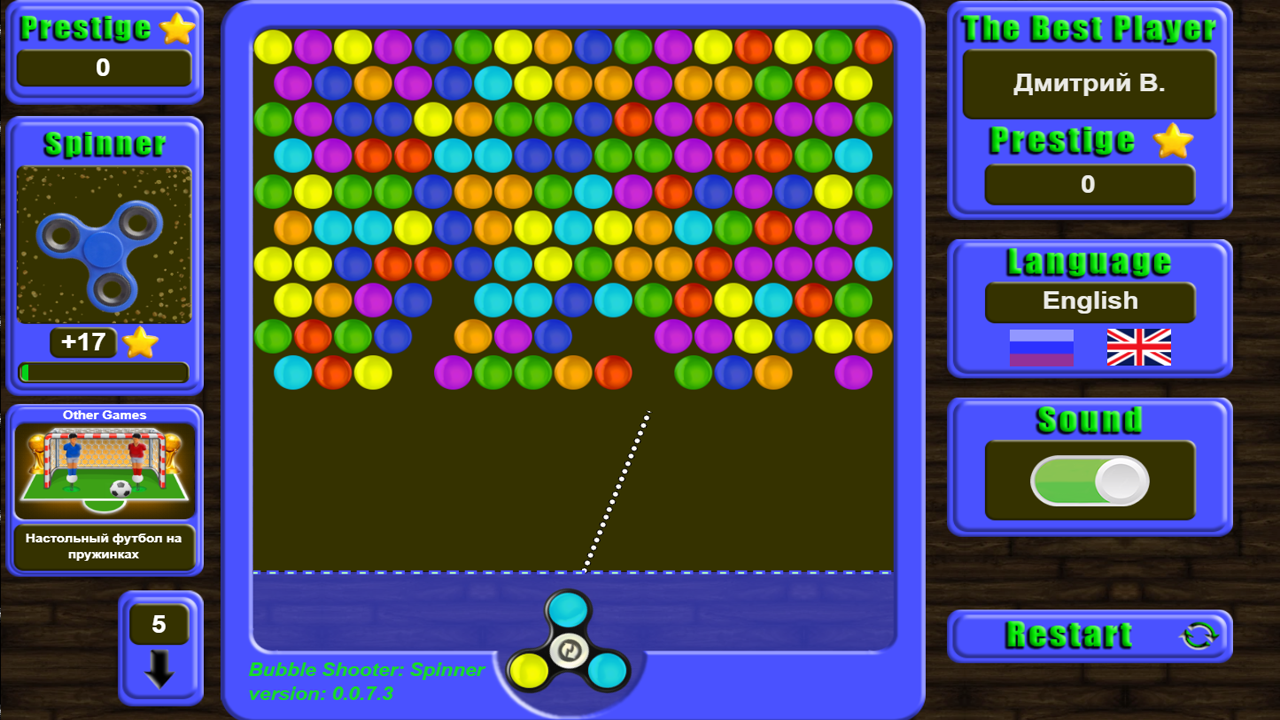Viewport: 1280px width, 720px height.
Task: Click The Best Player panel title
Action: click(x=1089, y=29)
